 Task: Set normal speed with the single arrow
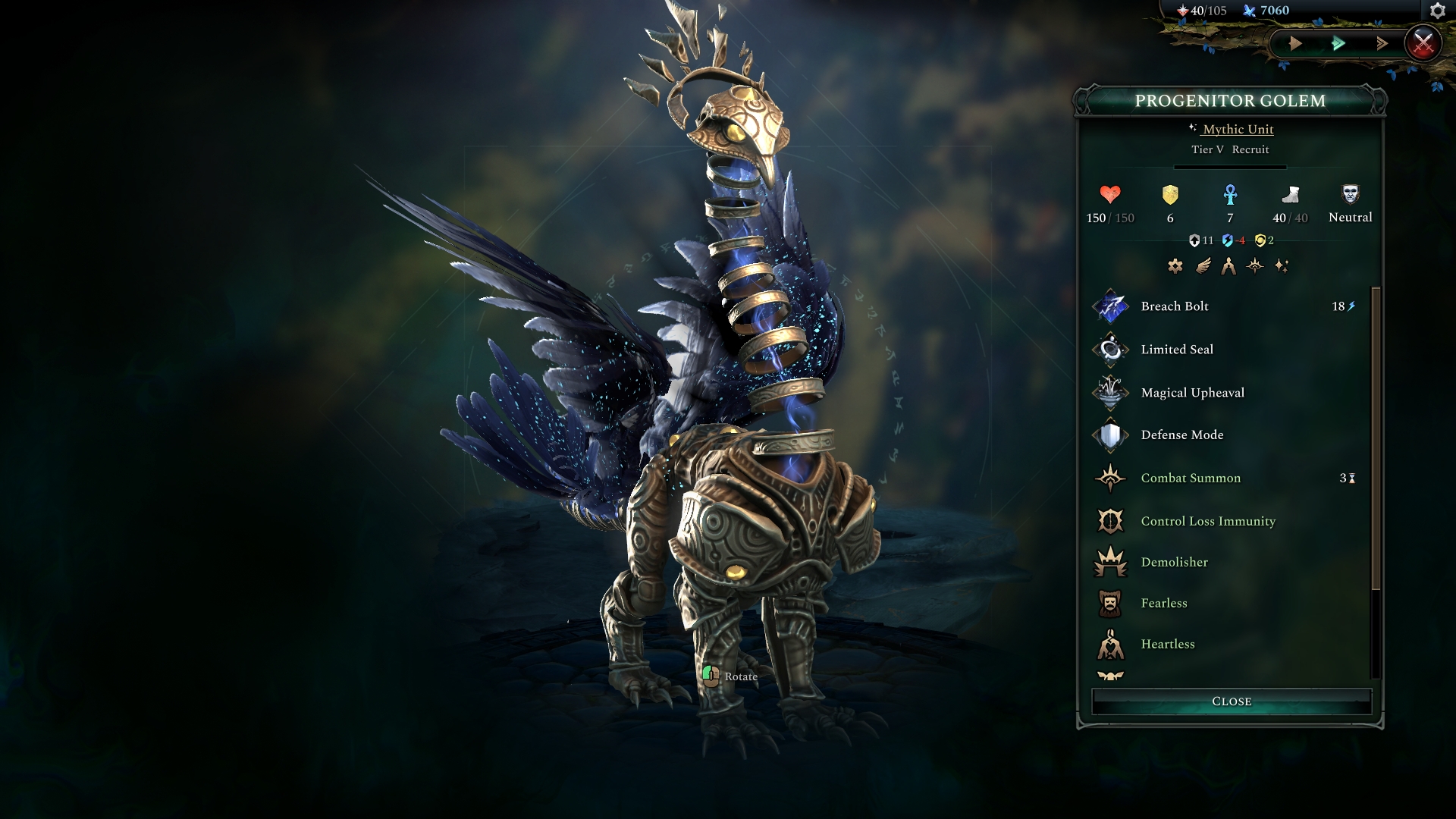coord(1295,43)
